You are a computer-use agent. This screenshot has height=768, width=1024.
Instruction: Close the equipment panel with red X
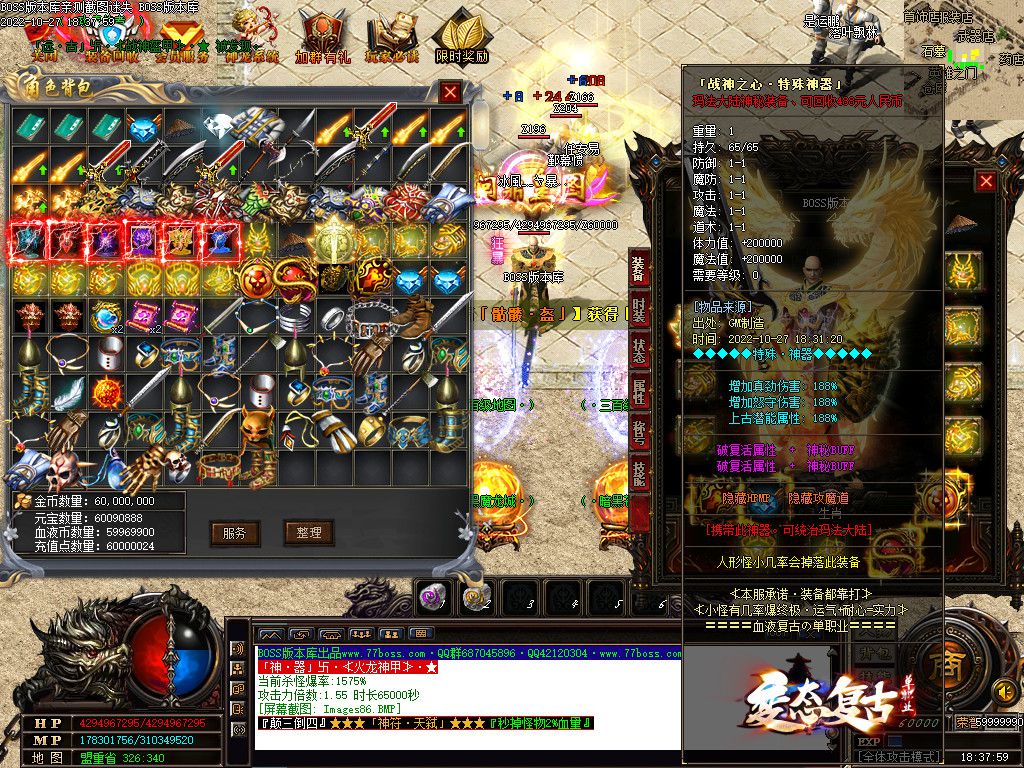click(986, 181)
